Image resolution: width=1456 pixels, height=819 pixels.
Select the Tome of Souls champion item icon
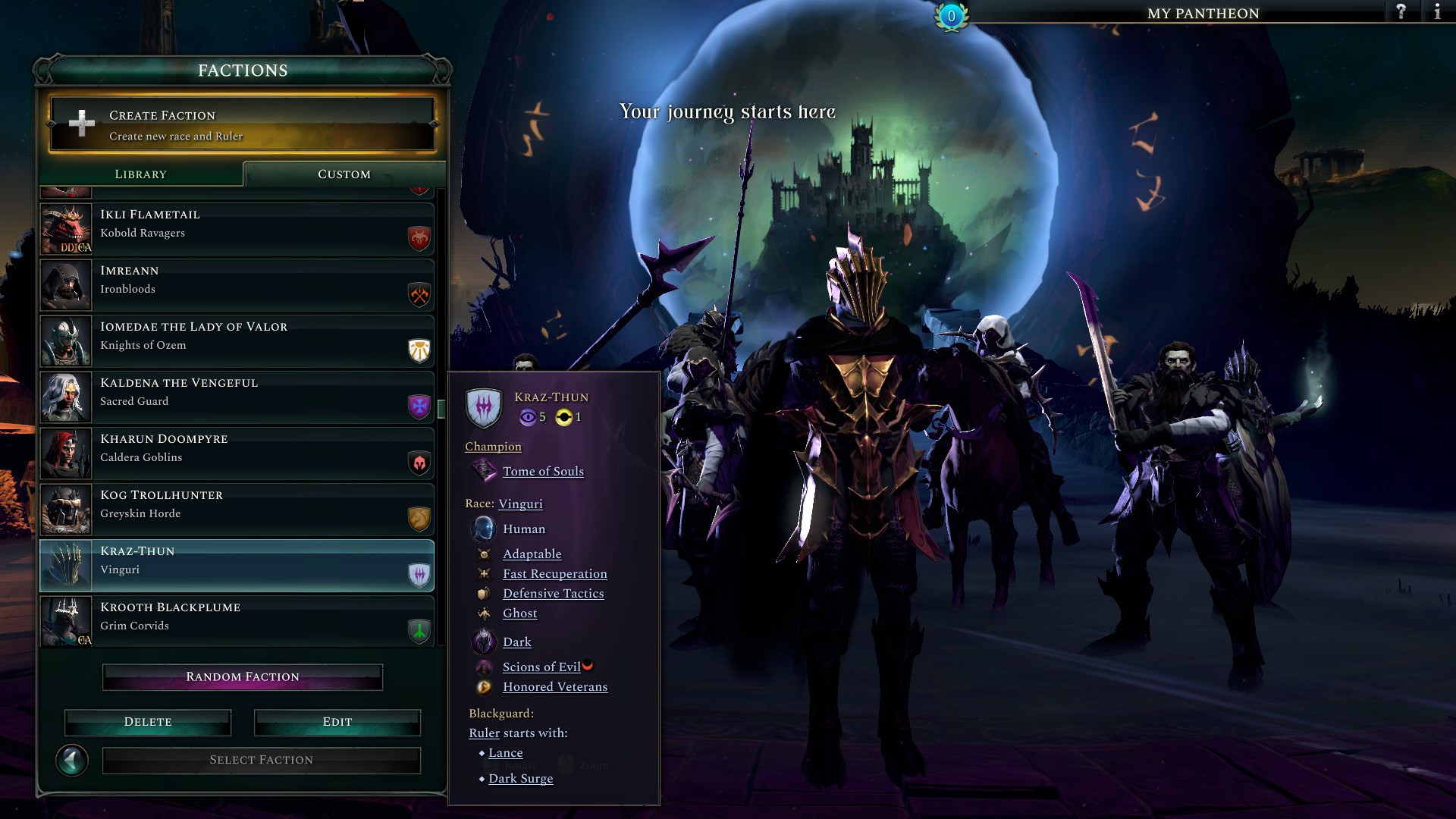[x=484, y=470]
